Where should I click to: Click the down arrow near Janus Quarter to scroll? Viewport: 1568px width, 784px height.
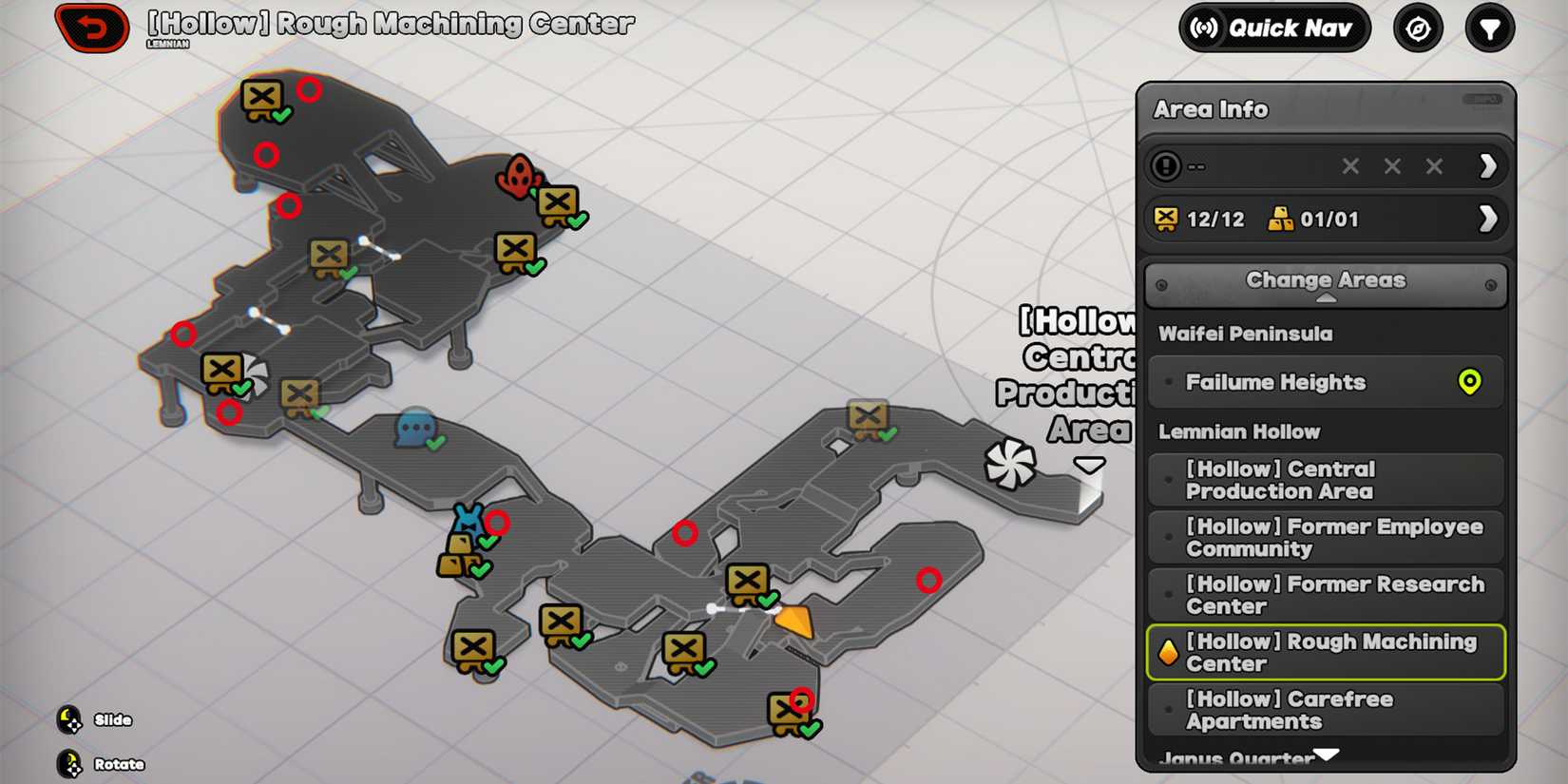[1326, 753]
